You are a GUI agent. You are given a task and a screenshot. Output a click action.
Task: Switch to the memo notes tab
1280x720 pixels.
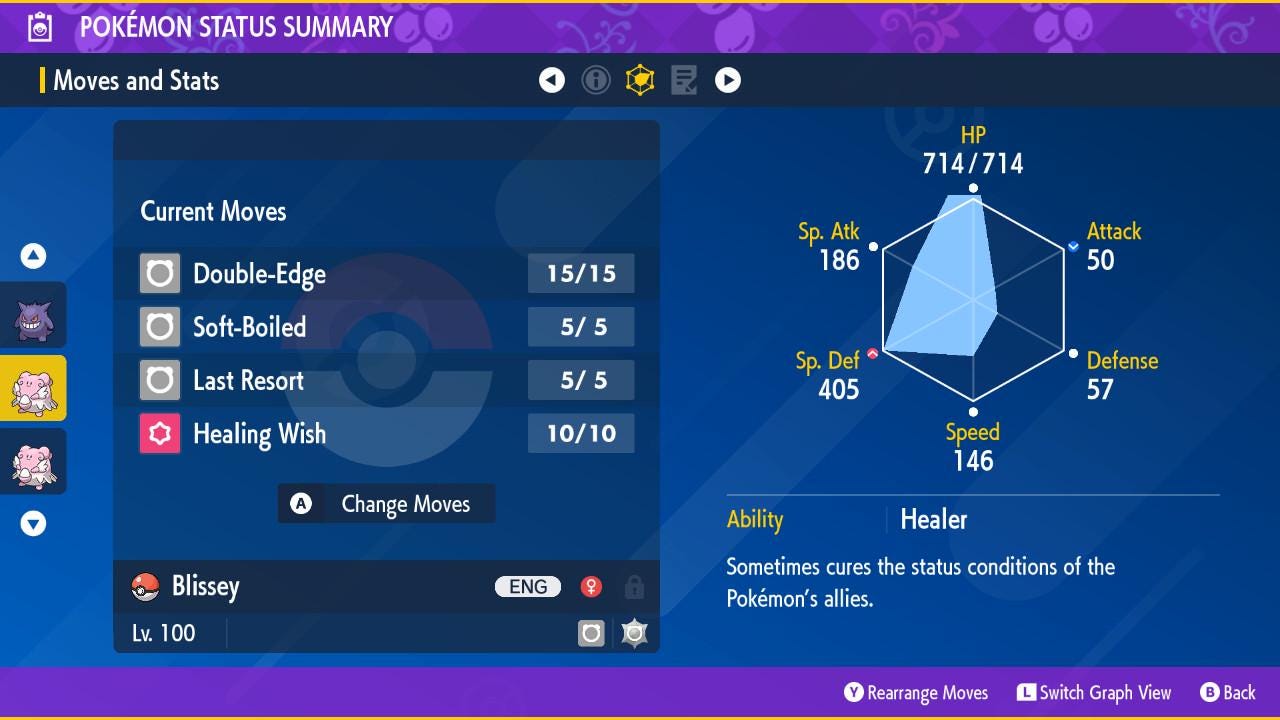coord(684,81)
